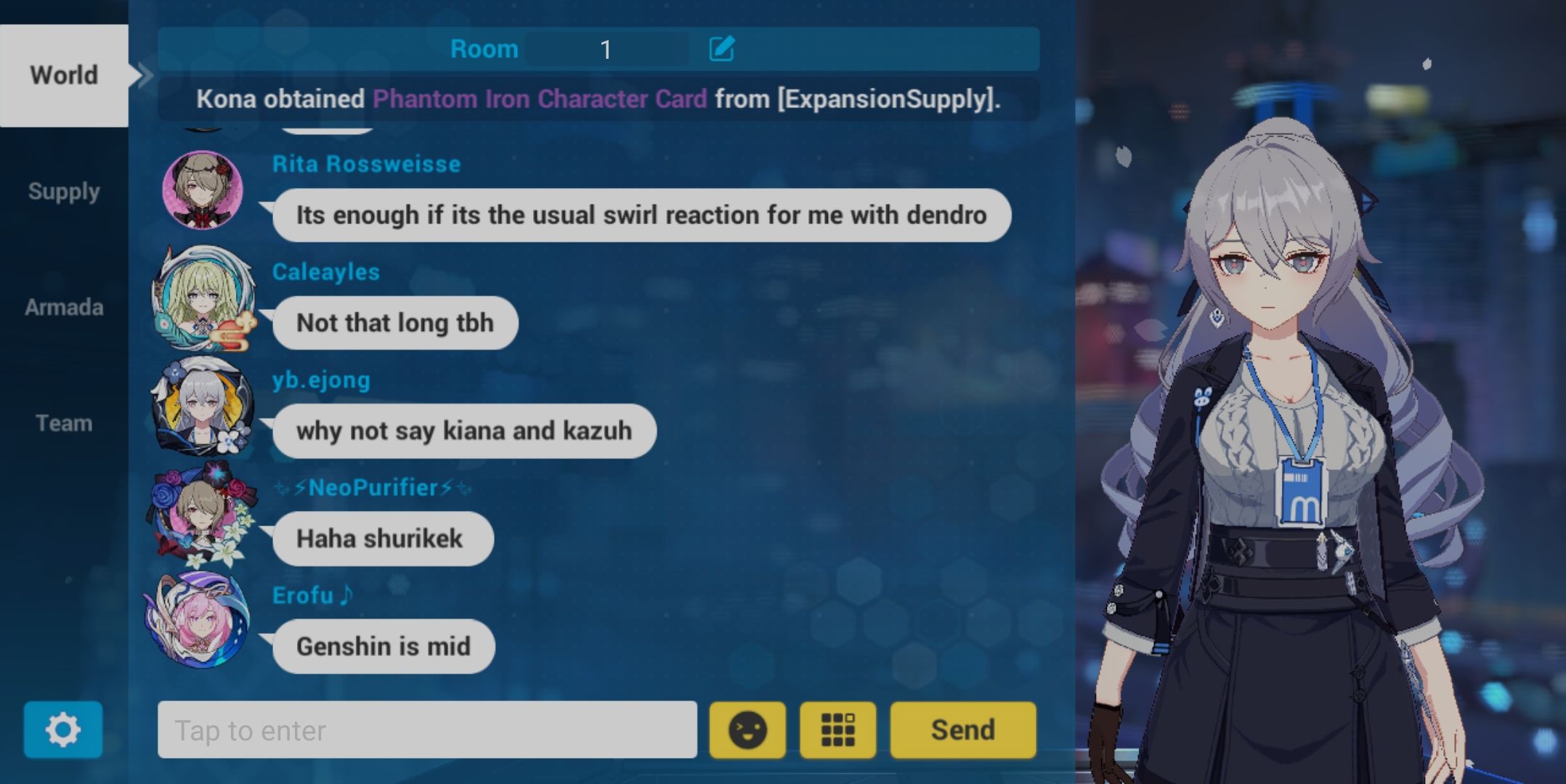Click Rita Rossweisse's avatar portrait
The height and width of the screenshot is (784, 1566).
point(204,190)
